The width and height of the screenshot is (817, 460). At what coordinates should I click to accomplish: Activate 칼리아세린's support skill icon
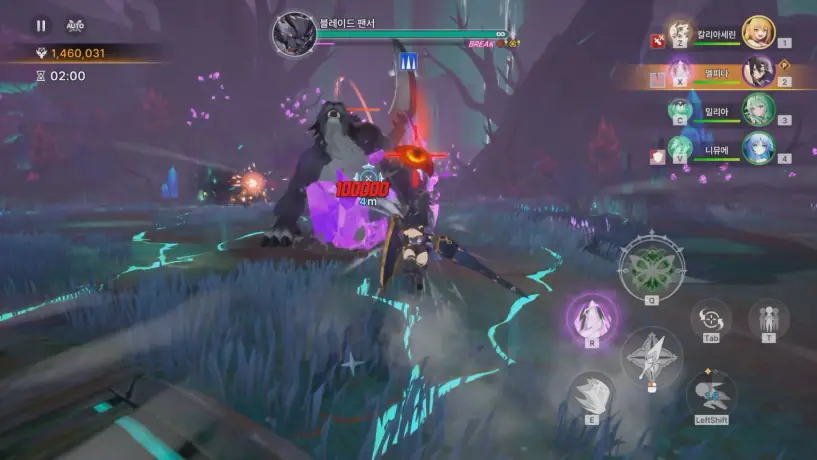(680, 32)
